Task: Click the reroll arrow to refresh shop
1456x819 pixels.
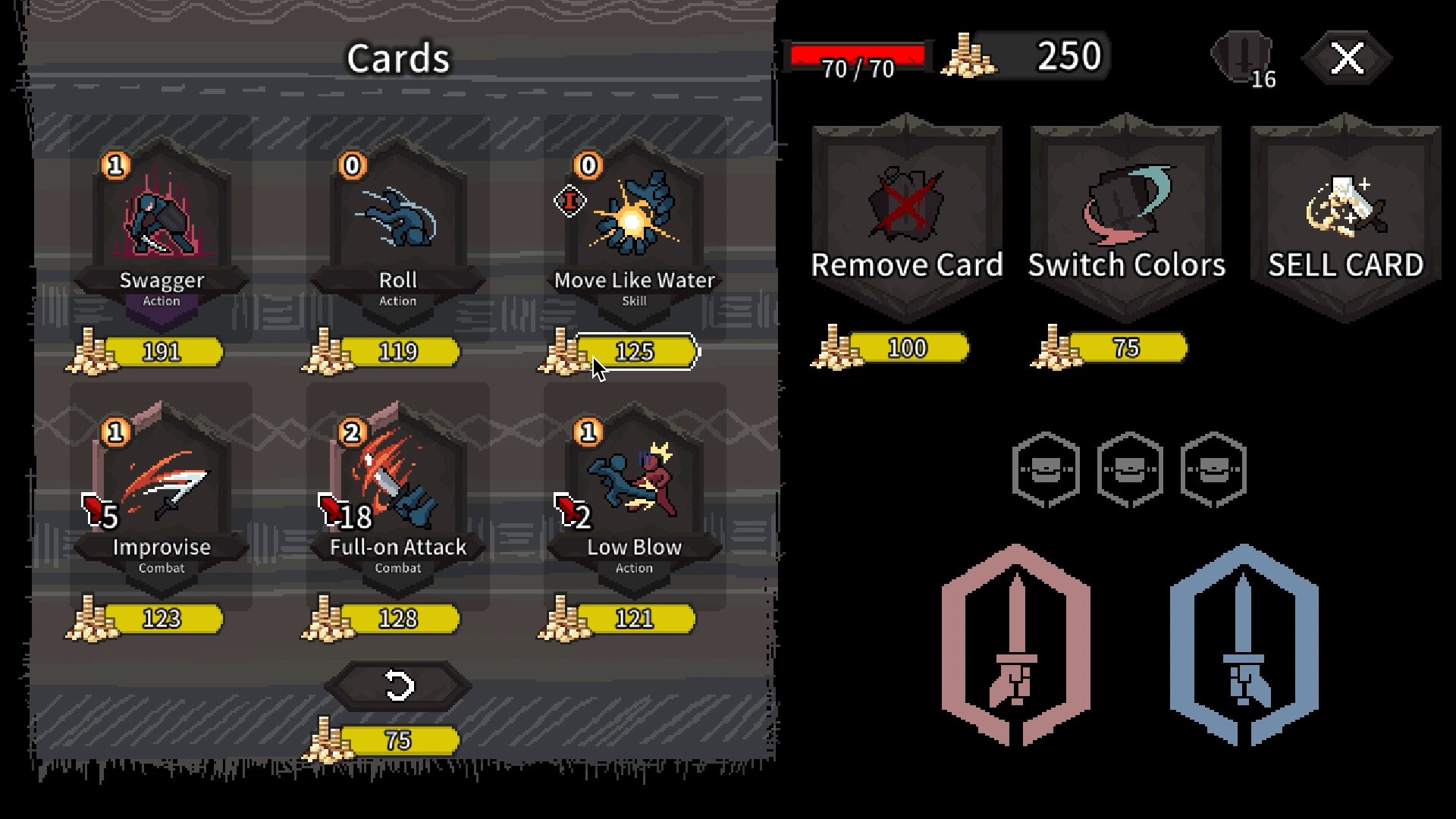Action: pos(398,685)
